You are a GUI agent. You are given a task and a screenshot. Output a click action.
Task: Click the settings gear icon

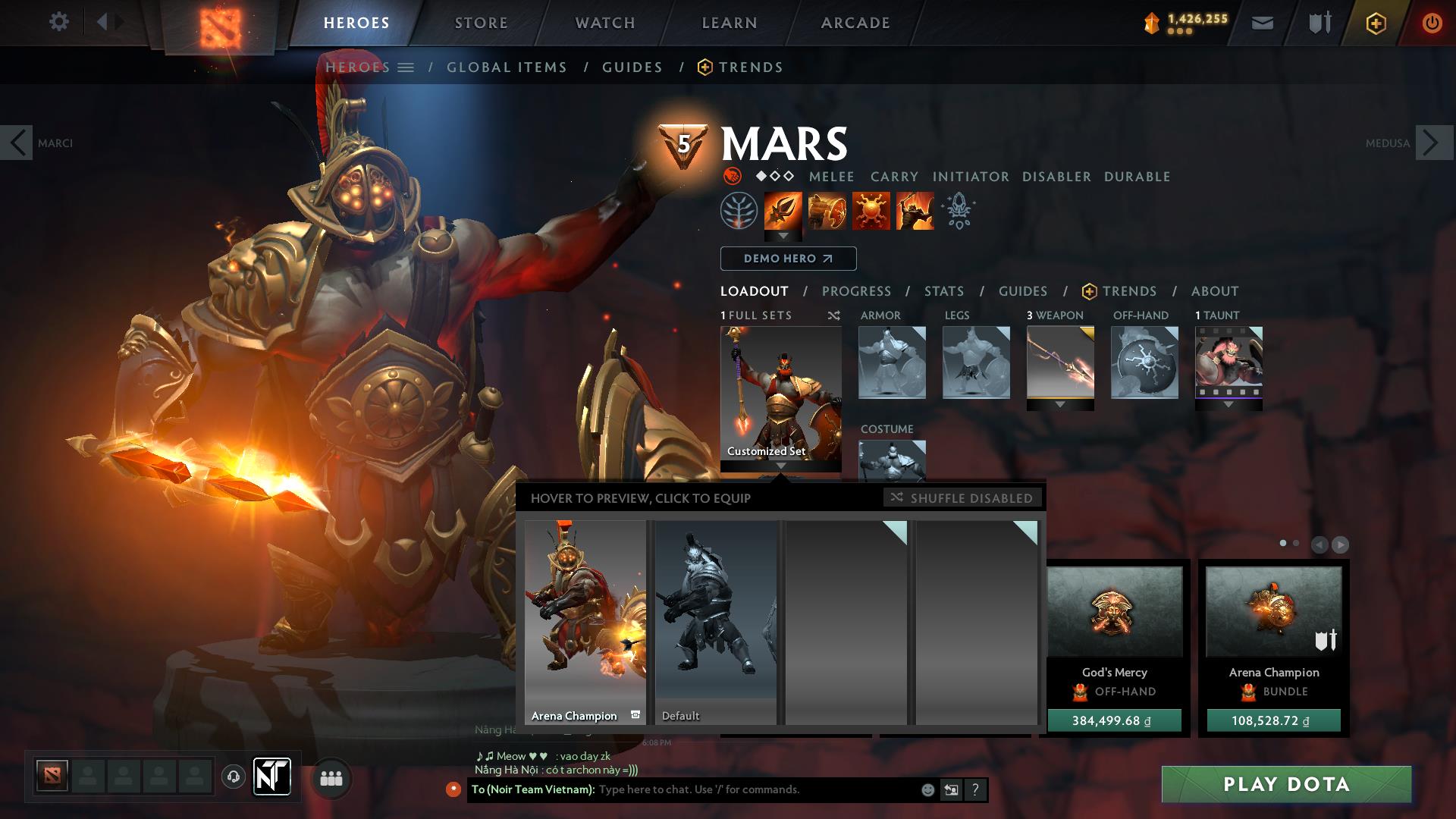pyautogui.click(x=59, y=22)
